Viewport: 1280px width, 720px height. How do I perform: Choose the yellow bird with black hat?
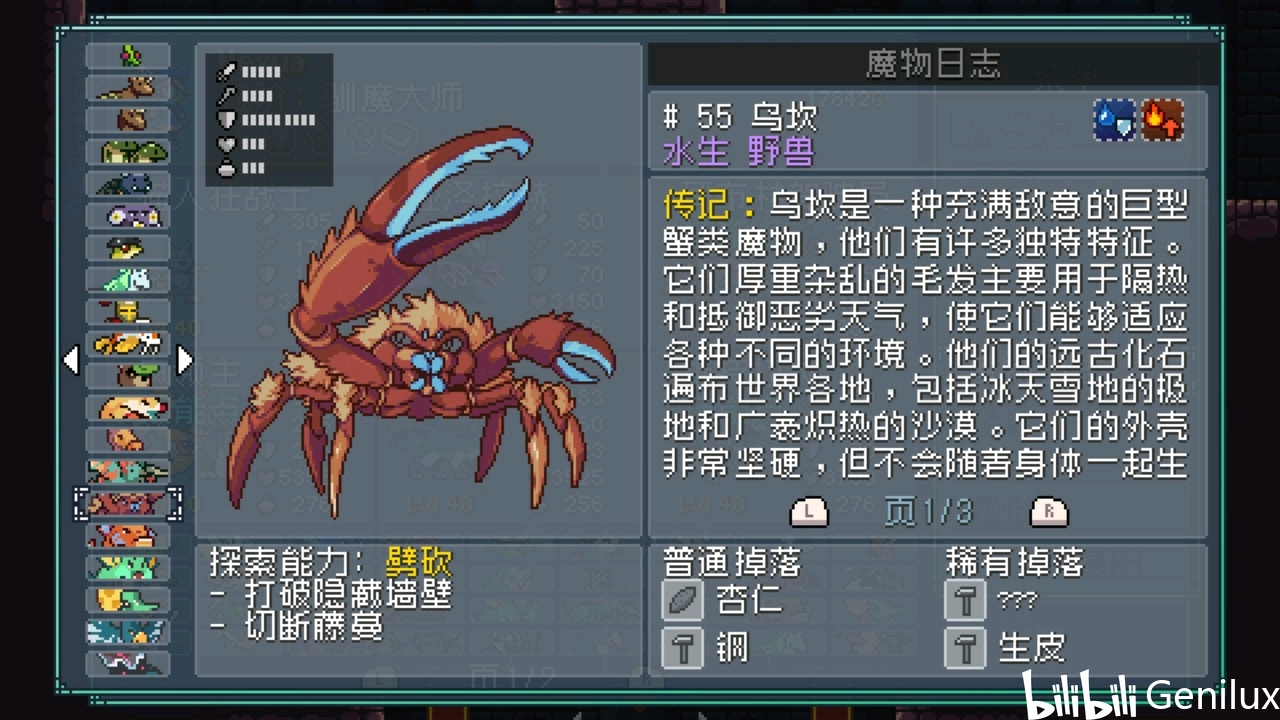(x=128, y=248)
